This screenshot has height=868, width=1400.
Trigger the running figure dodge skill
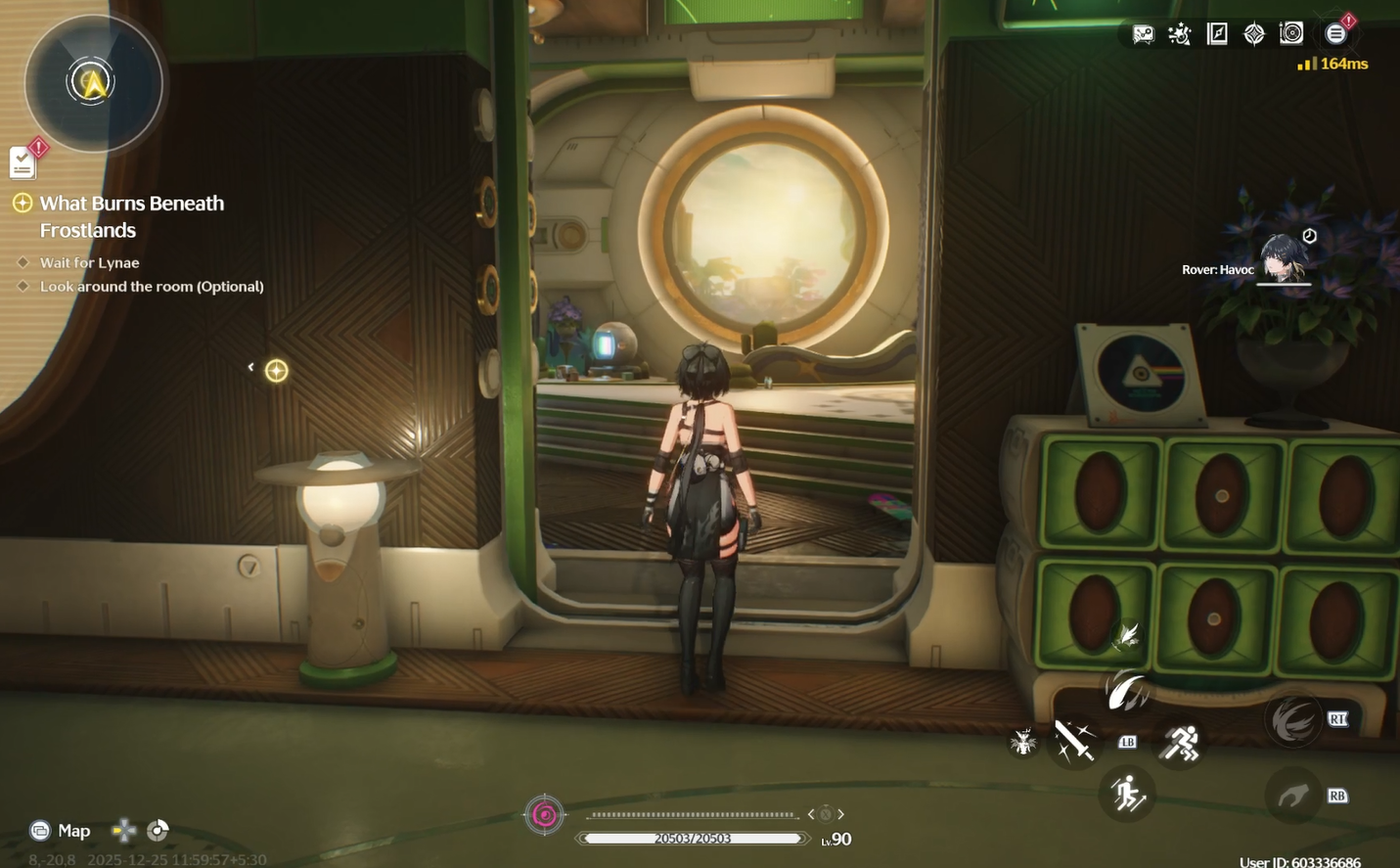pos(1180,743)
